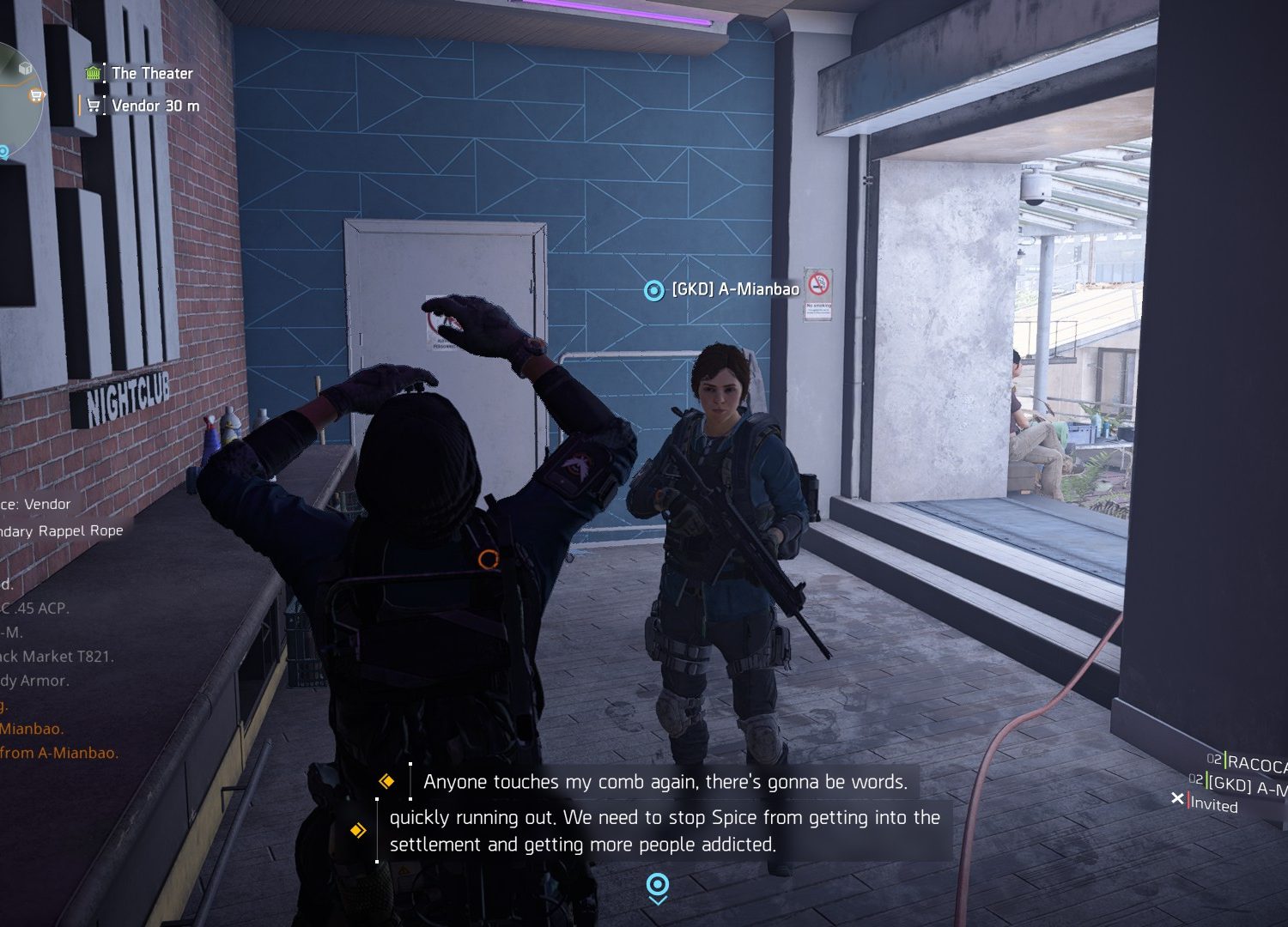Image resolution: width=1288 pixels, height=927 pixels.
Task: Click the Vendor 30 m objective tracker
Action: [155, 106]
